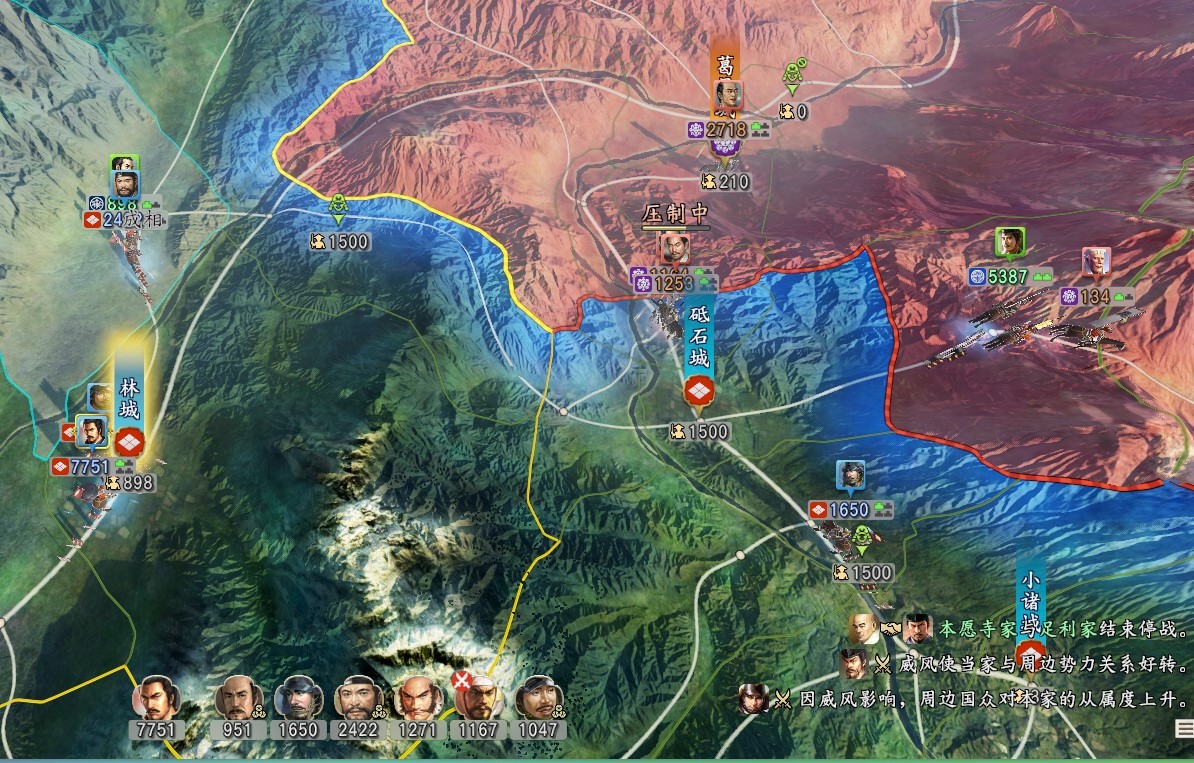Select the 林城 castle label
1194x763 pixels.
[129, 395]
